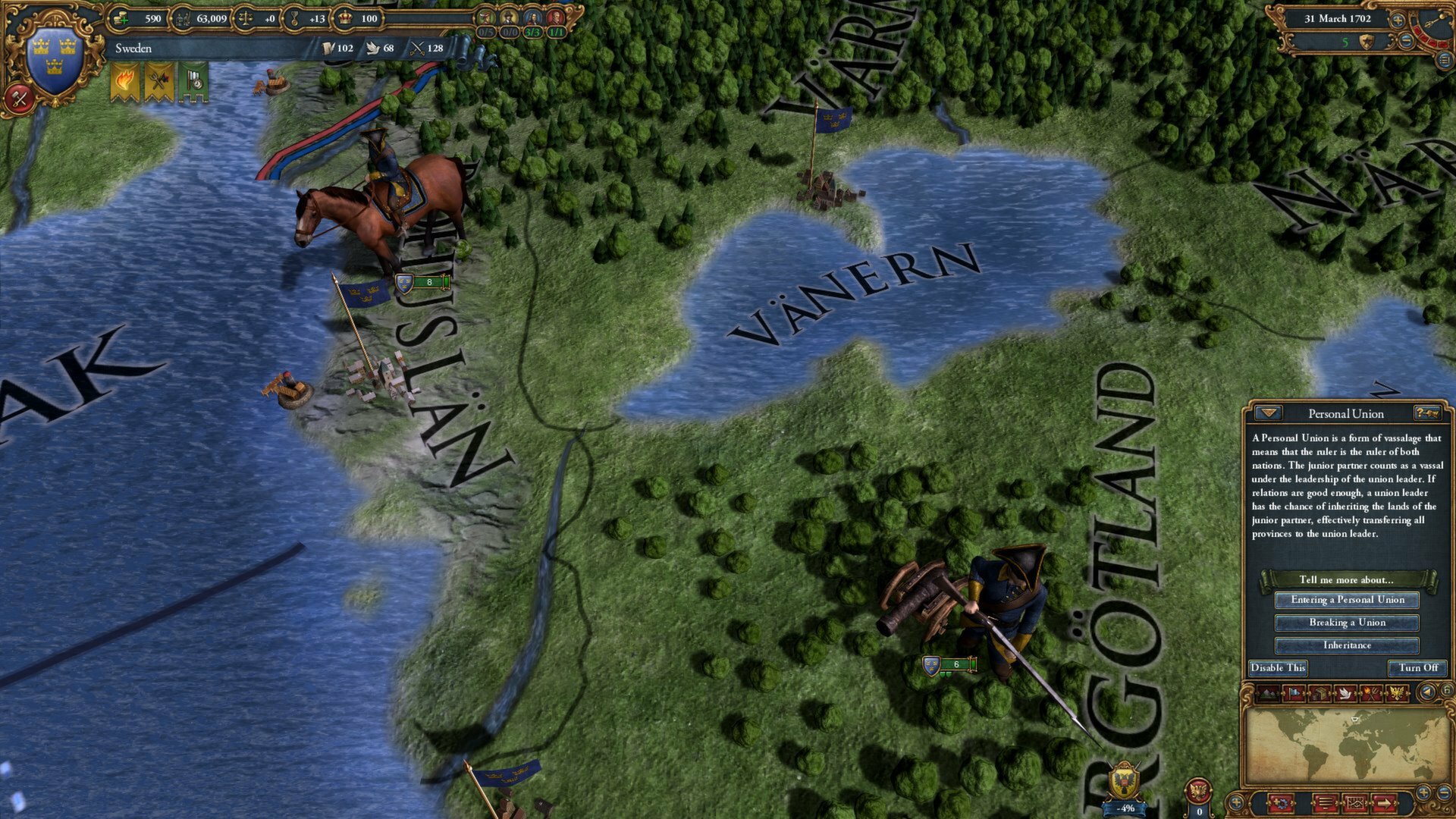Select the diplomatic dove mapmode

(x=1345, y=692)
